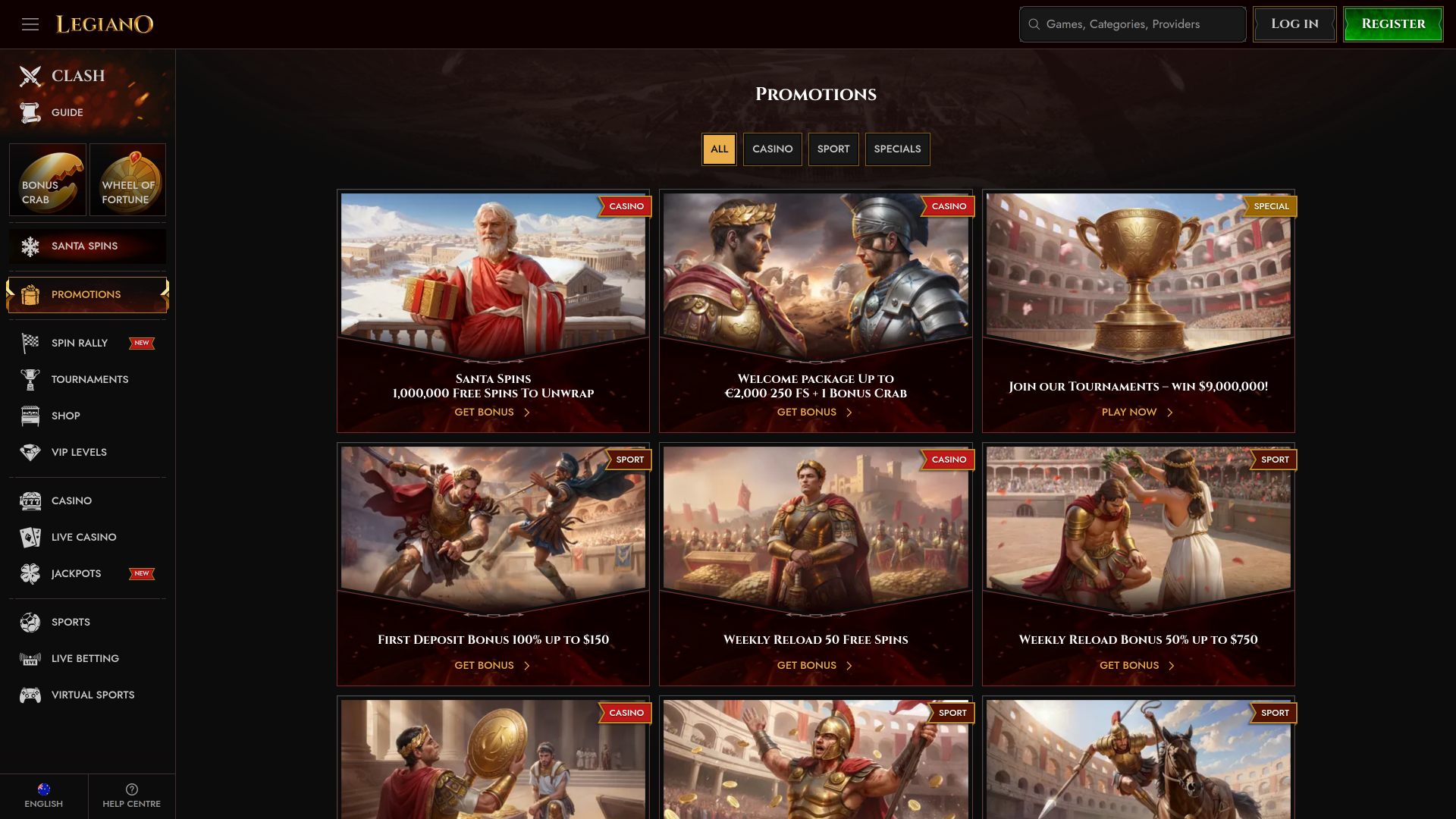1456x819 pixels.
Task: Open Tournaments via trophy icon
Action: coord(29,379)
